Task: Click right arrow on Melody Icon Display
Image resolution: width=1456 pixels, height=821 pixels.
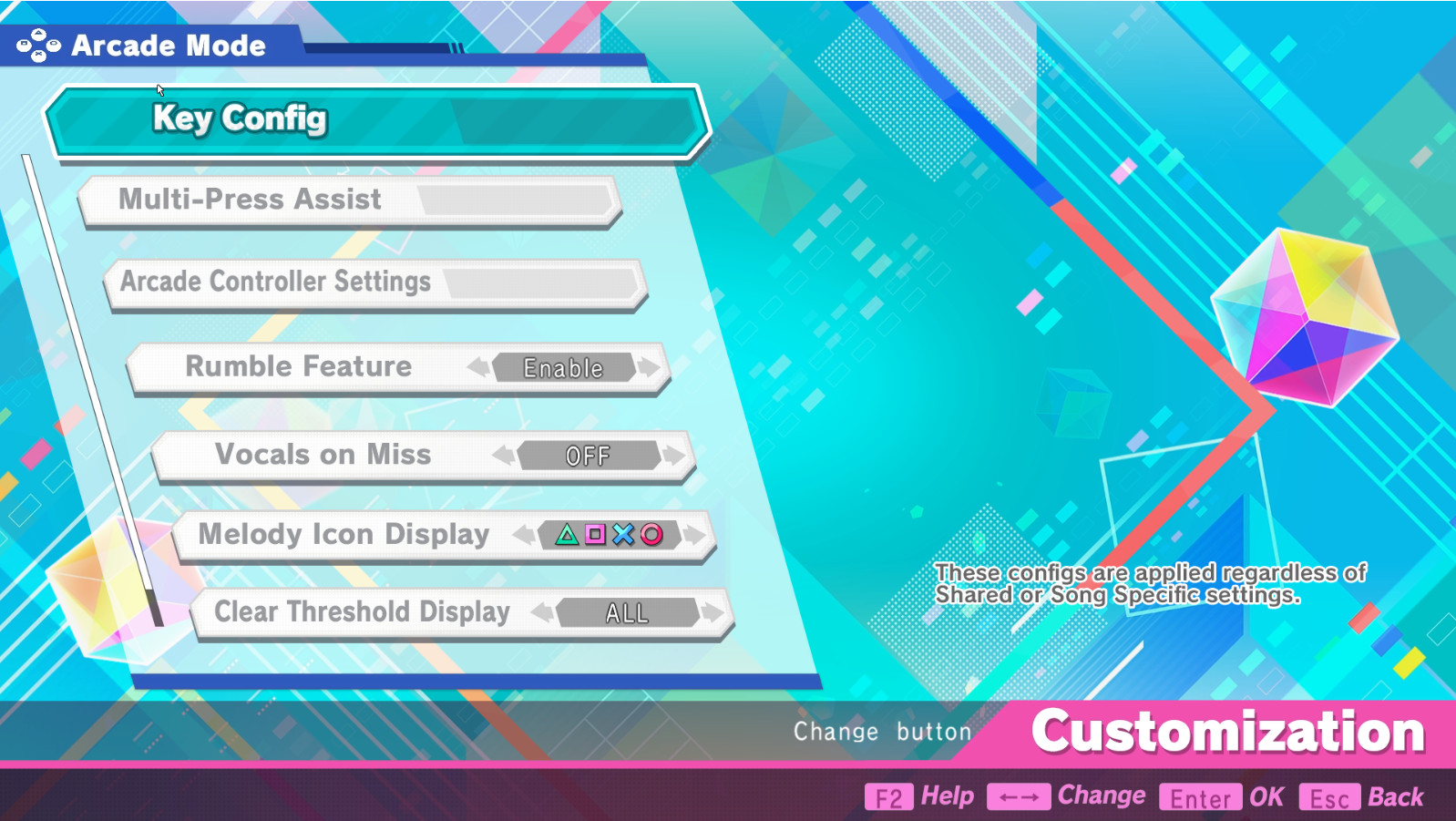Action: (695, 533)
